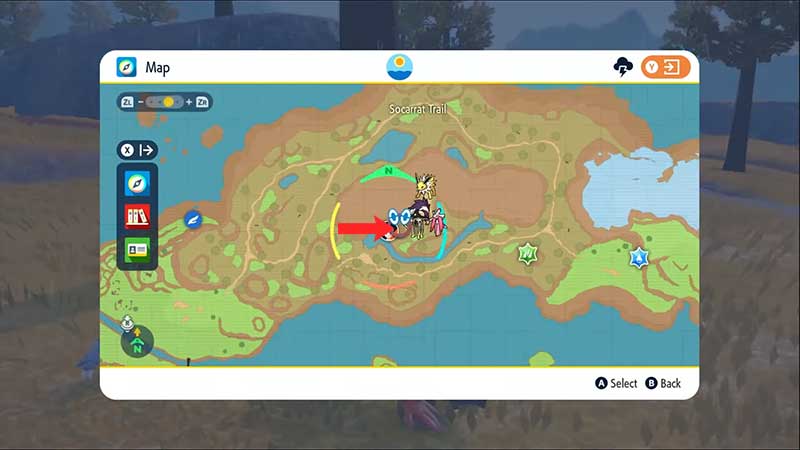Click the Select option

tap(616, 383)
